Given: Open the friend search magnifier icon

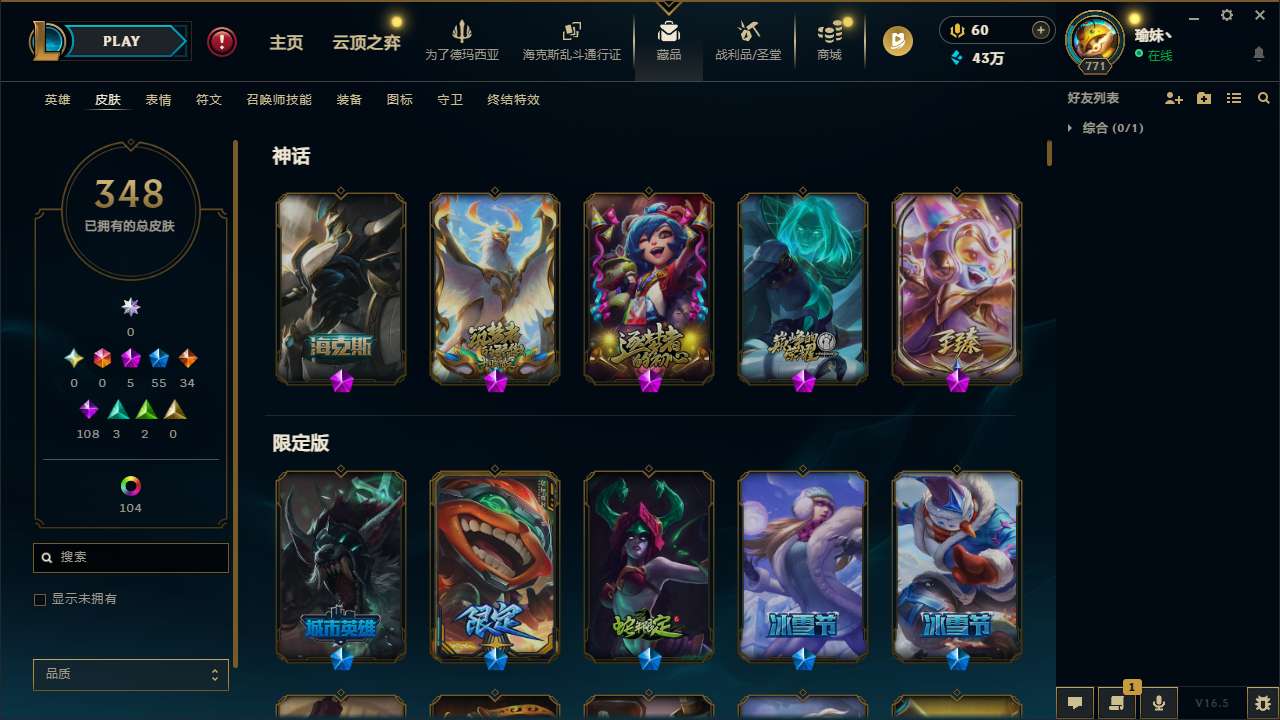Looking at the screenshot, I should (1263, 98).
